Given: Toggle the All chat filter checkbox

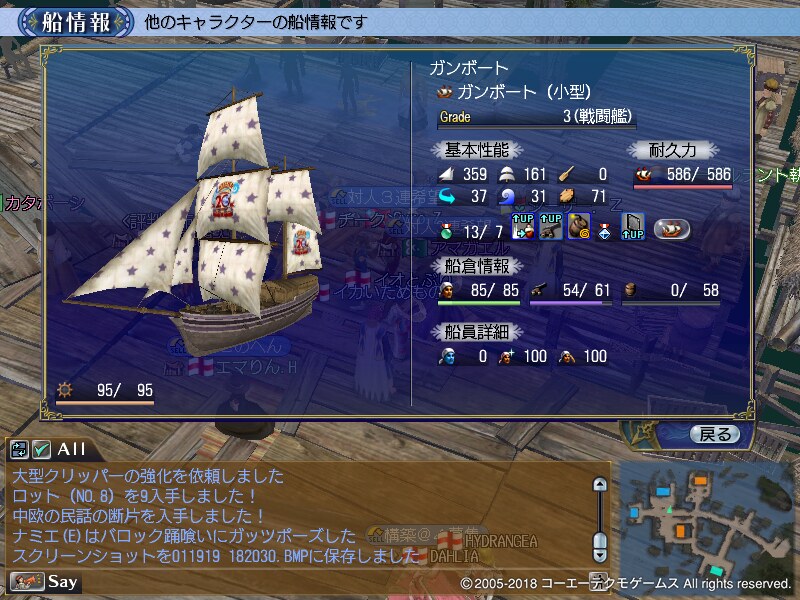Looking at the screenshot, I should pyautogui.click(x=42, y=449).
